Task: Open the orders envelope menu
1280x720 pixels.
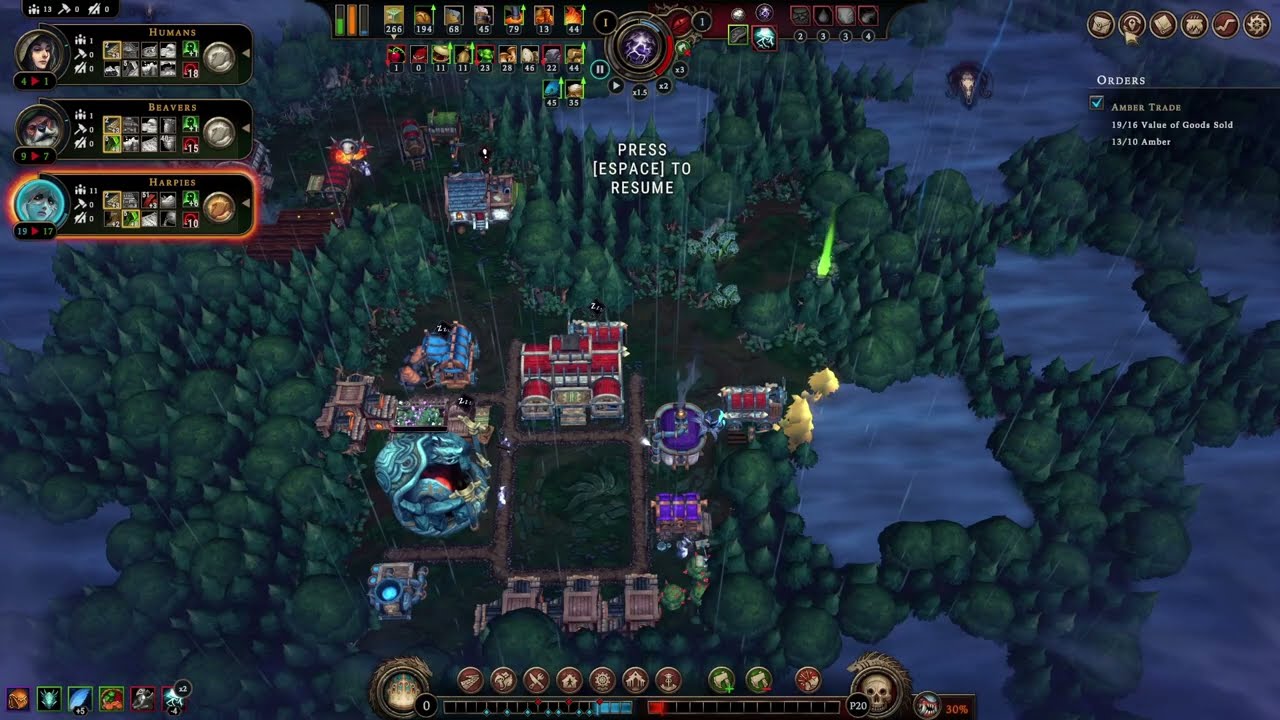Action: [x=1100, y=24]
